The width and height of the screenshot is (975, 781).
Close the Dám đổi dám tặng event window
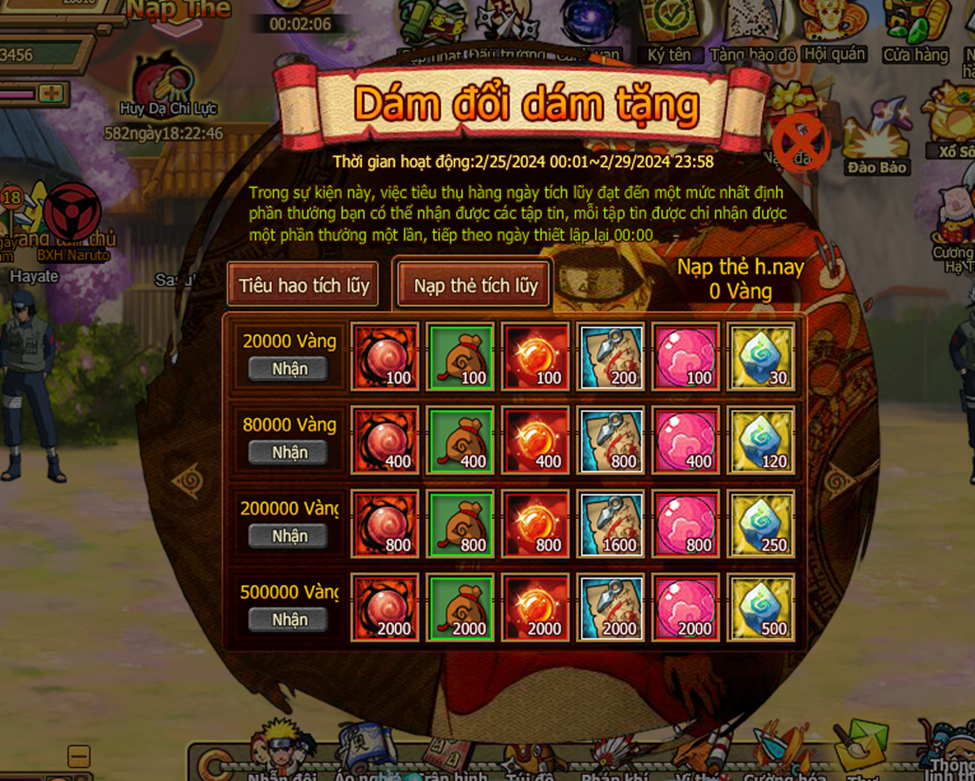pos(800,142)
